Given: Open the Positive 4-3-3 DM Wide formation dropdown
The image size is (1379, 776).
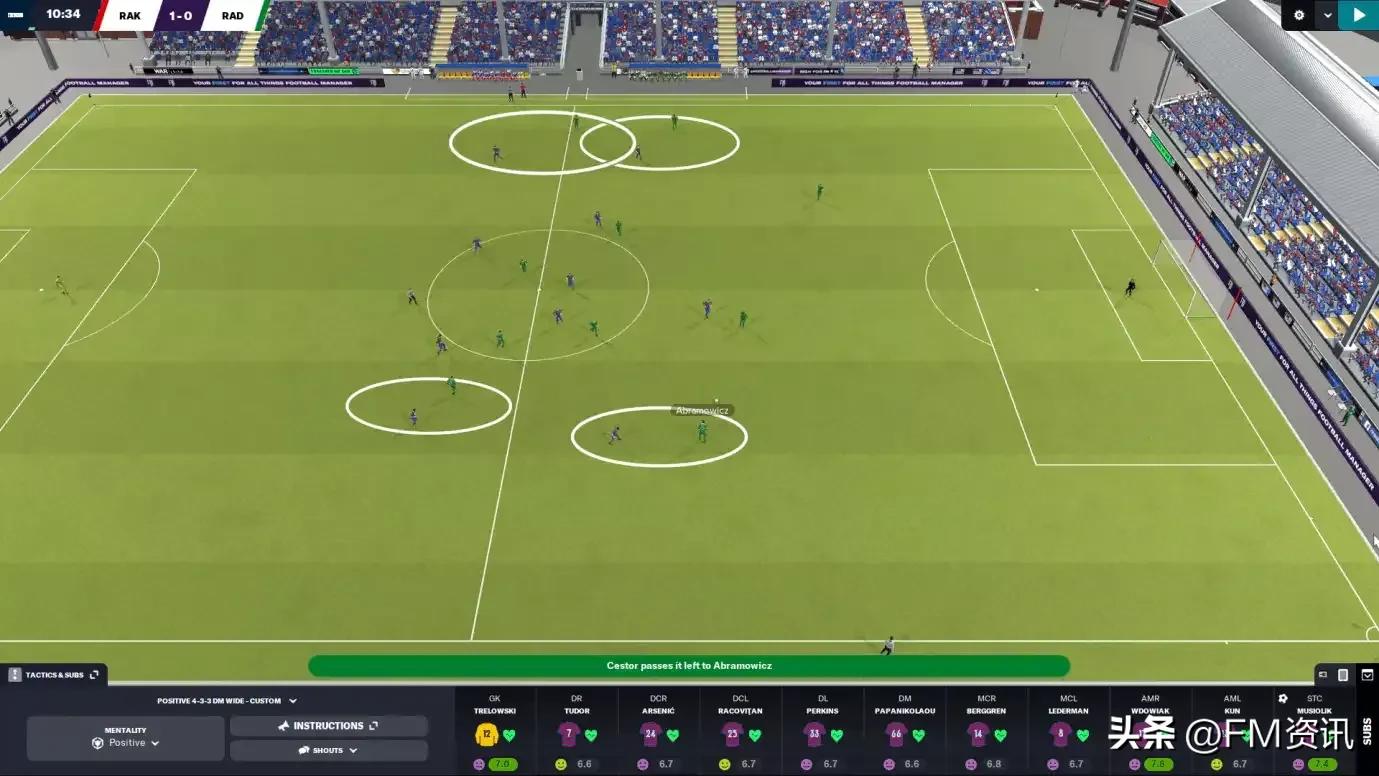Looking at the screenshot, I should pyautogui.click(x=227, y=701).
